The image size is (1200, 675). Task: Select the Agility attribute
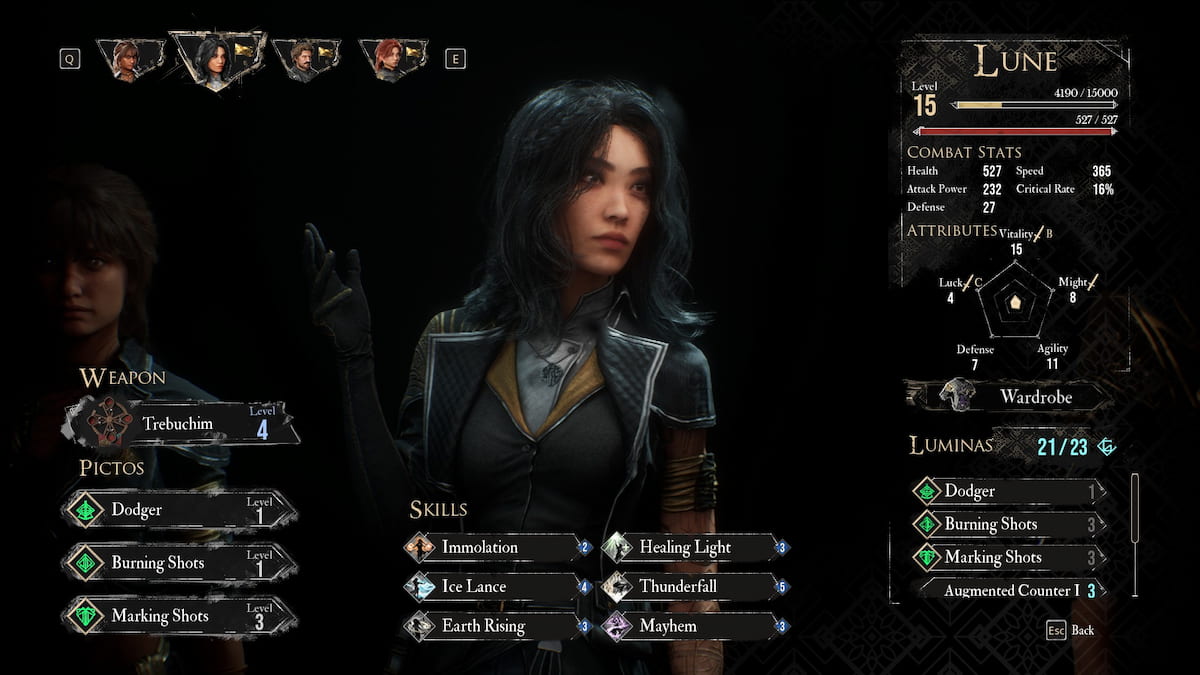[1052, 357]
